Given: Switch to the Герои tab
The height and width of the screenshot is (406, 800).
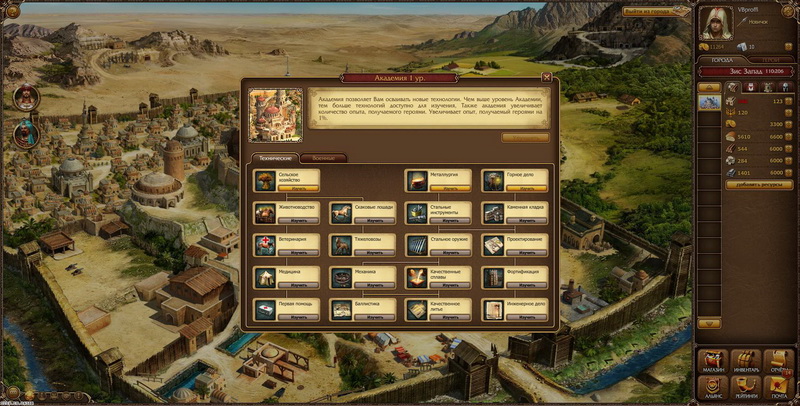Looking at the screenshot, I should [x=770, y=60].
